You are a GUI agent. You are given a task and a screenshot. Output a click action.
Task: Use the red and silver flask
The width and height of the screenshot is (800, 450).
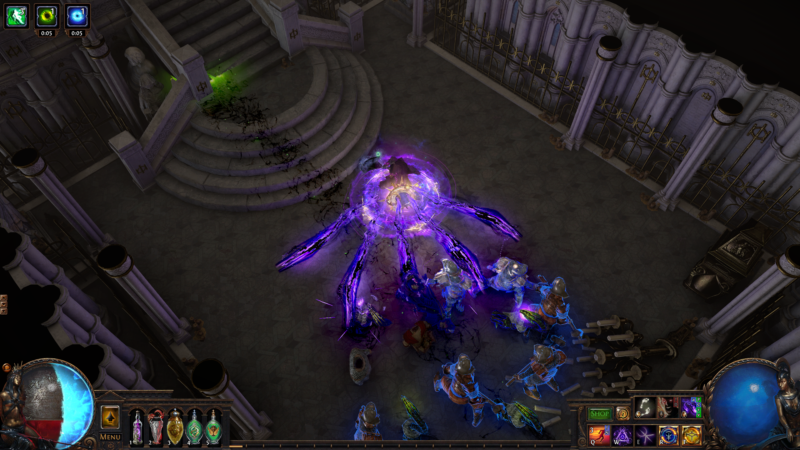[156, 428]
